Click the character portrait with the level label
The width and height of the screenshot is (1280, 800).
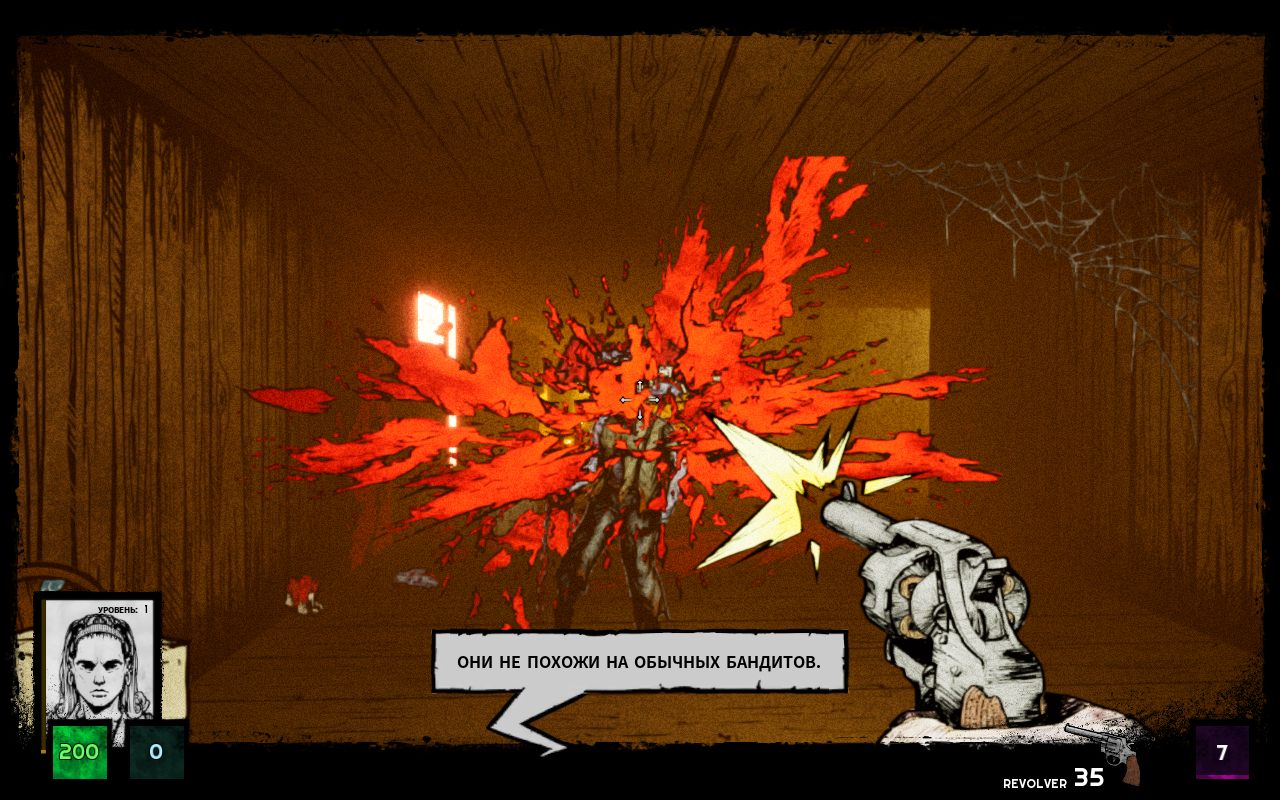tap(98, 660)
